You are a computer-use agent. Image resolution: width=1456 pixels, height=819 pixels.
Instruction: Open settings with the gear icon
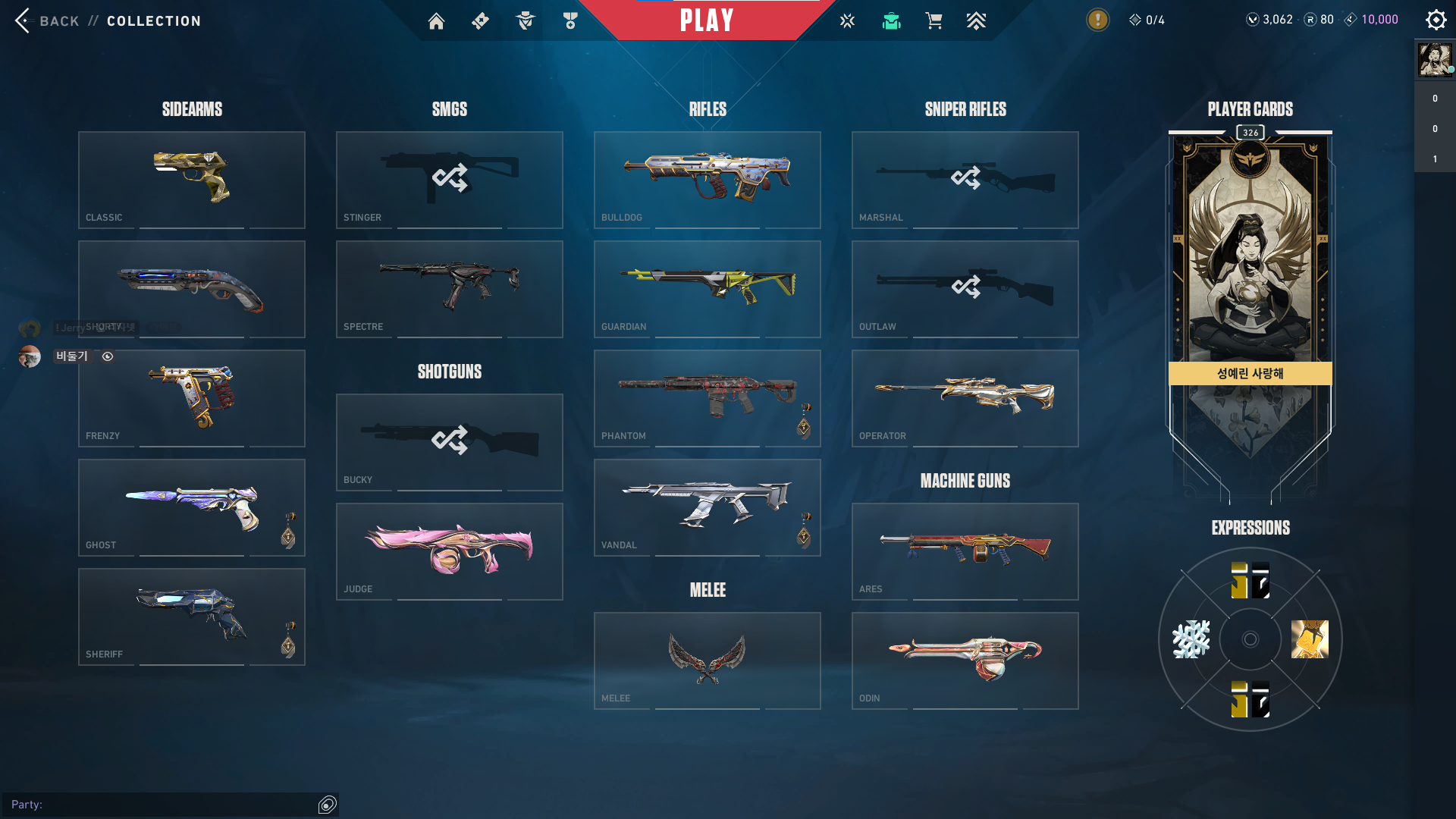point(1436,20)
